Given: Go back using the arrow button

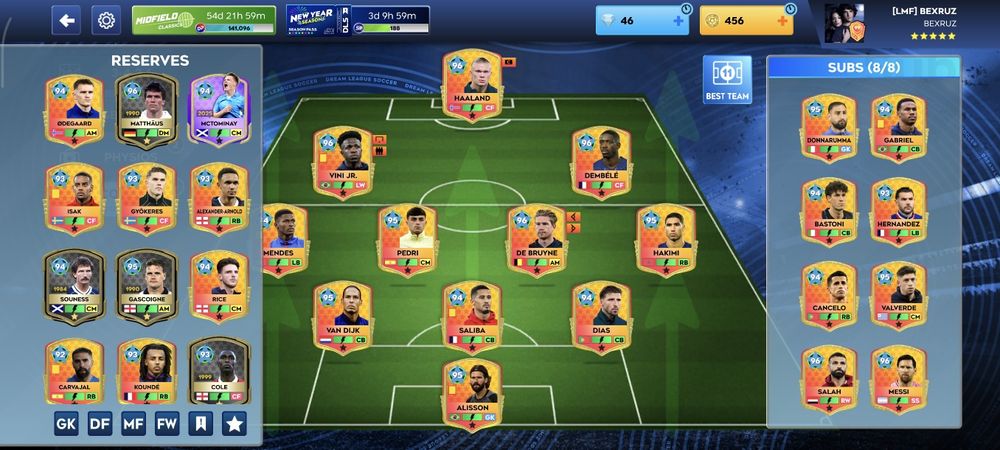Looking at the screenshot, I should (x=66, y=20).
